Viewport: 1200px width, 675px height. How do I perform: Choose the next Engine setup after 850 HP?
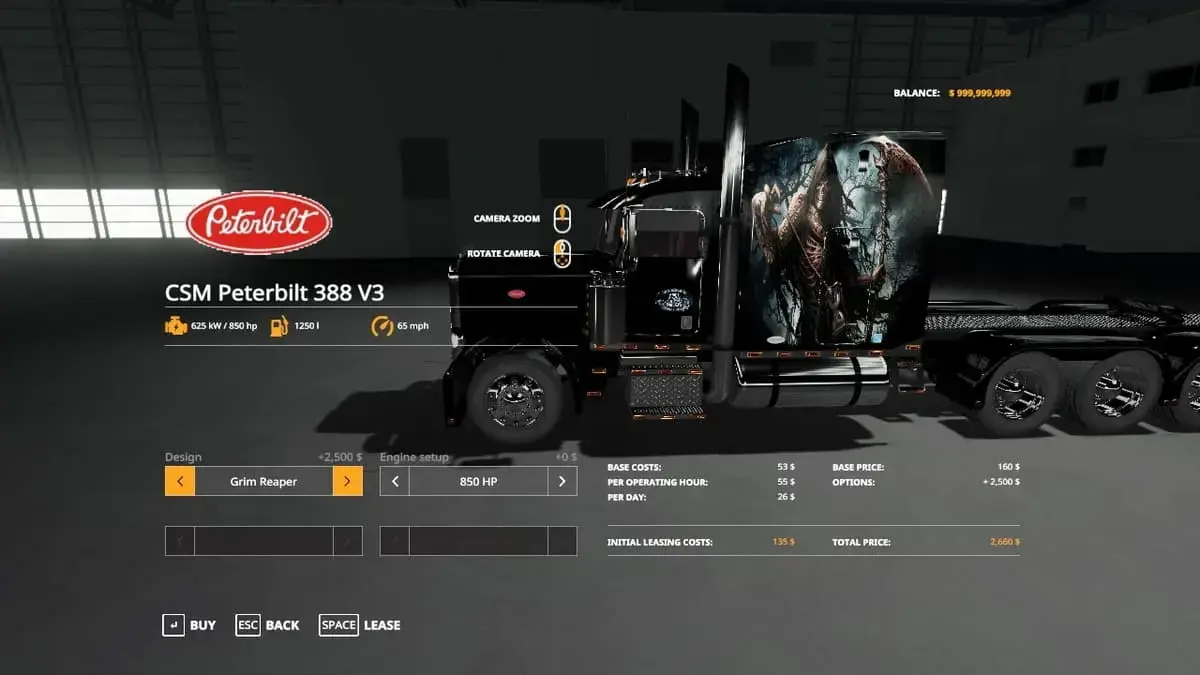tap(562, 481)
